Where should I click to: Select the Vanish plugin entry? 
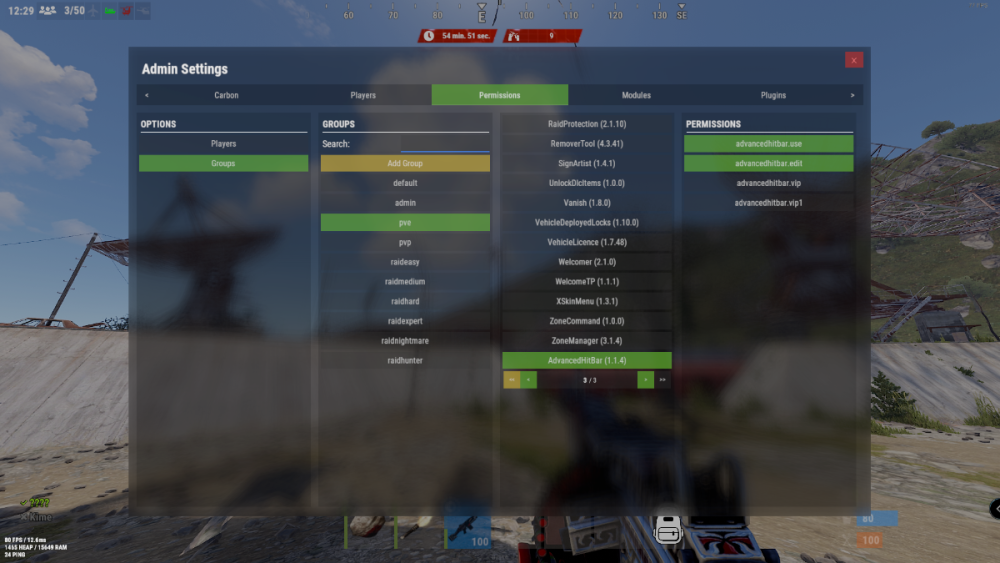[x=587, y=203]
